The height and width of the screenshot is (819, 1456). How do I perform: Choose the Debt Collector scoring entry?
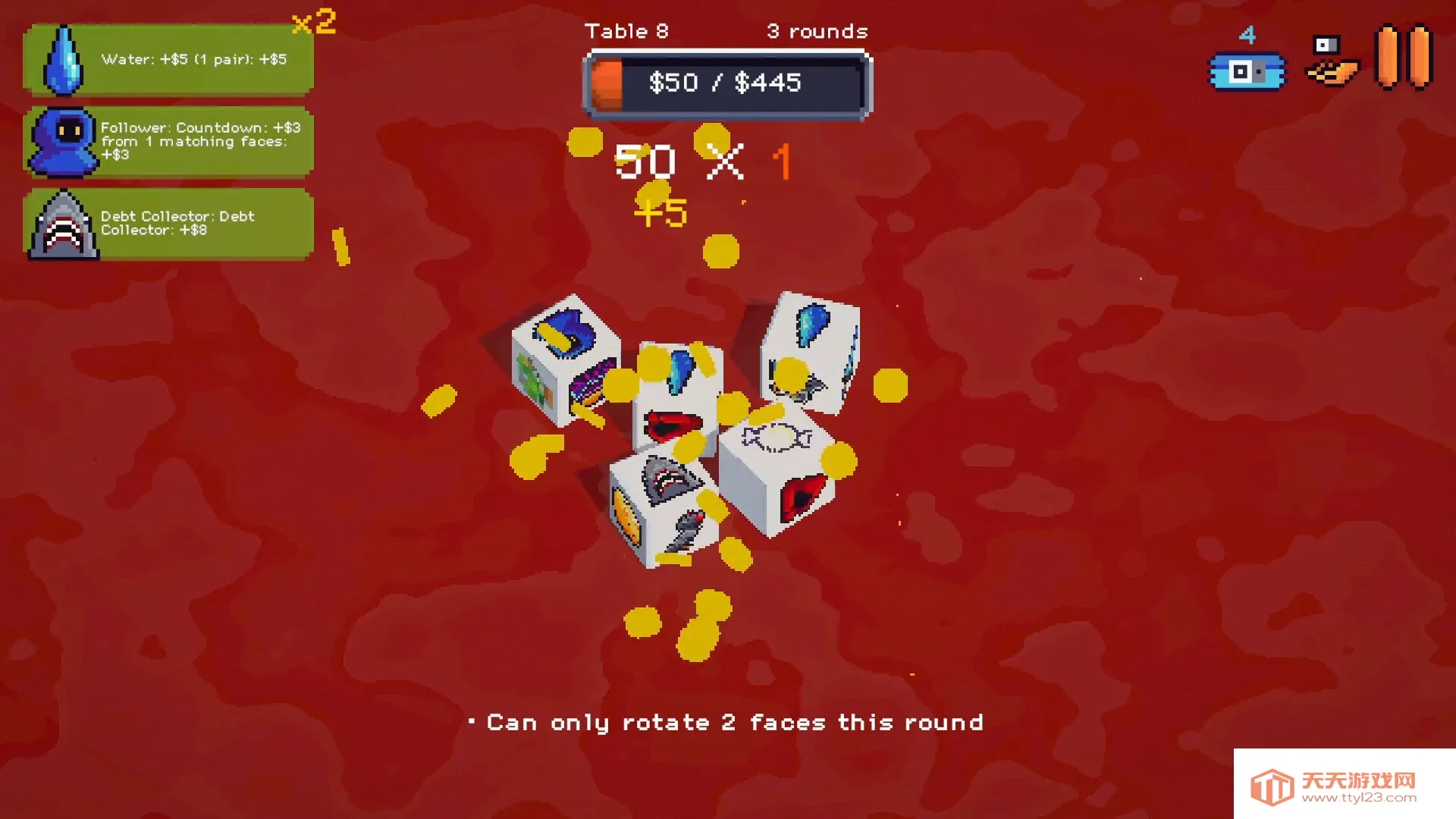pos(168,224)
